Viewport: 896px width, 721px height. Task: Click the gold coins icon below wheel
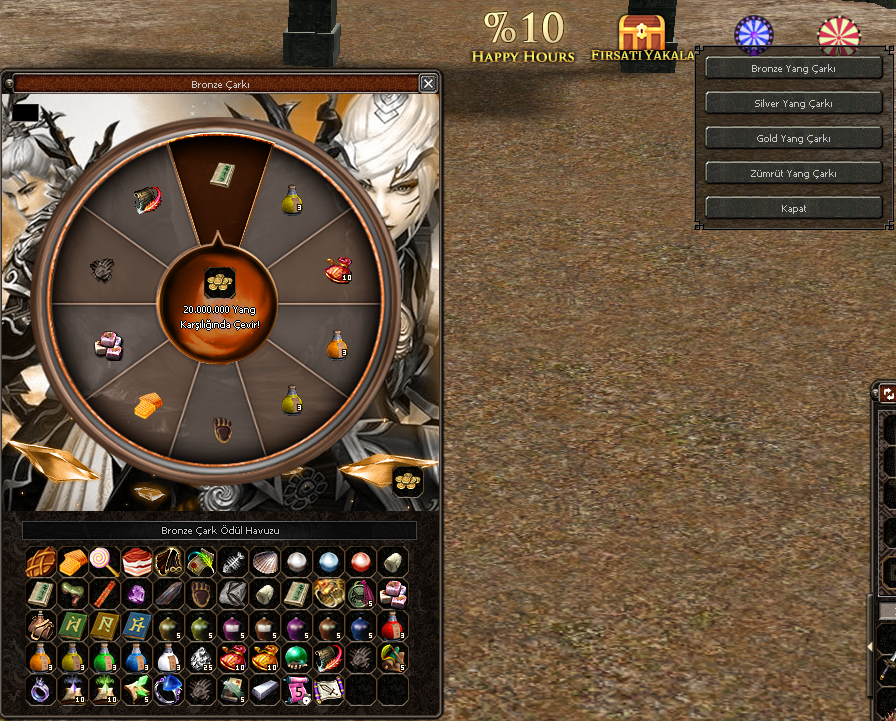tap(407, 481)
